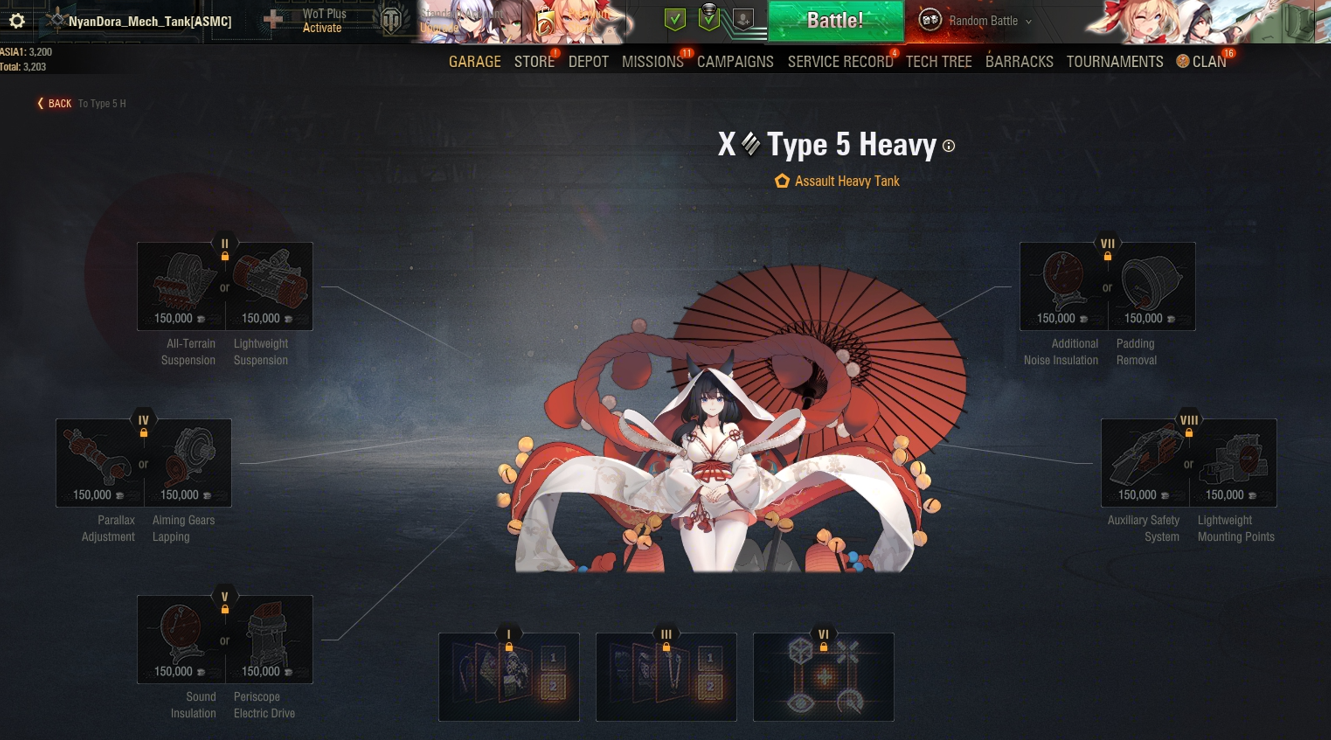Open game settings via the gear icon
Image resolution: width=1331 pixels, height=740 pixels.
pos(17,20)
